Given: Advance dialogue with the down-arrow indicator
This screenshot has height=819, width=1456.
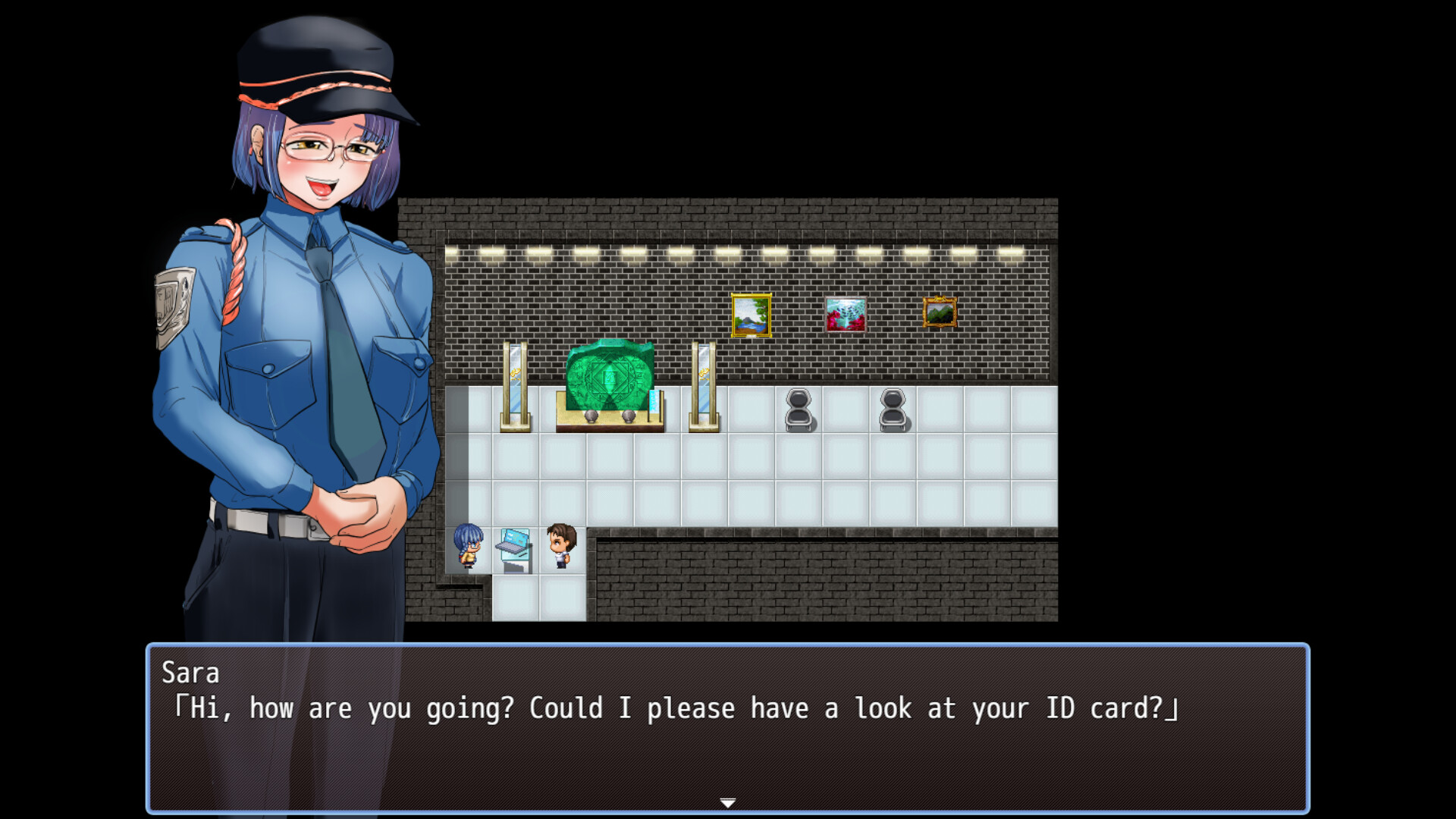Looking at the screenshot, I should pos(727,800).
